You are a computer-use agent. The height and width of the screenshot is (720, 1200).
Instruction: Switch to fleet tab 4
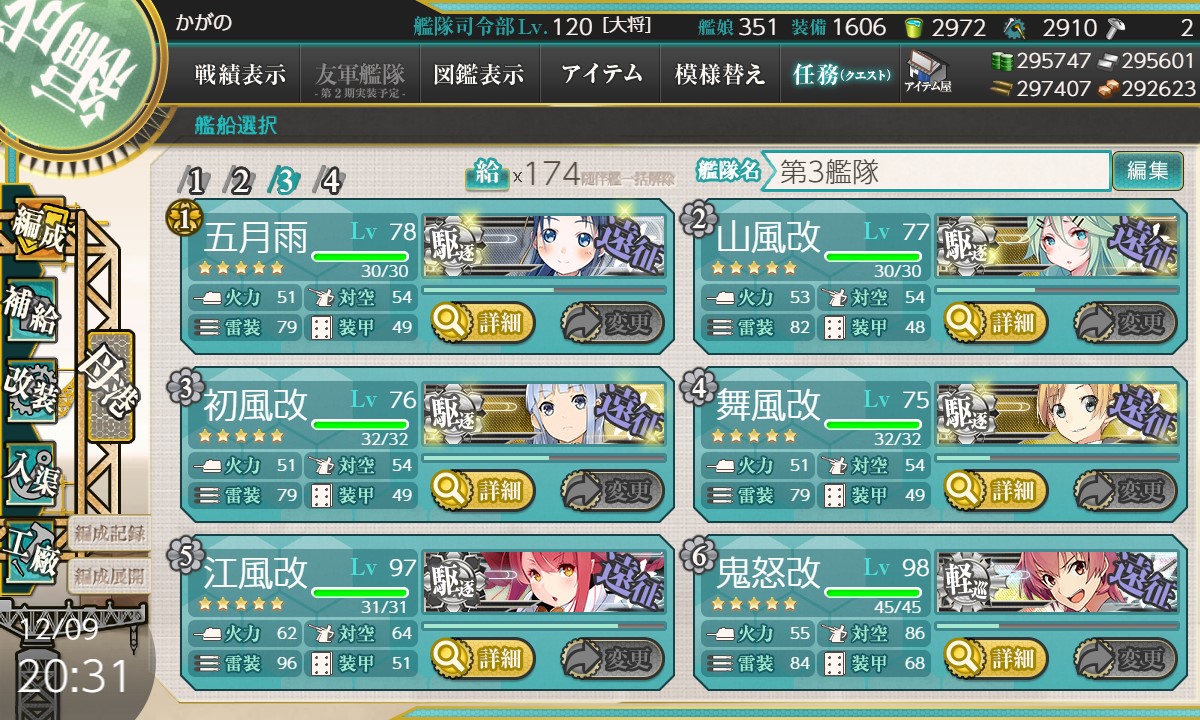point(330,181)
